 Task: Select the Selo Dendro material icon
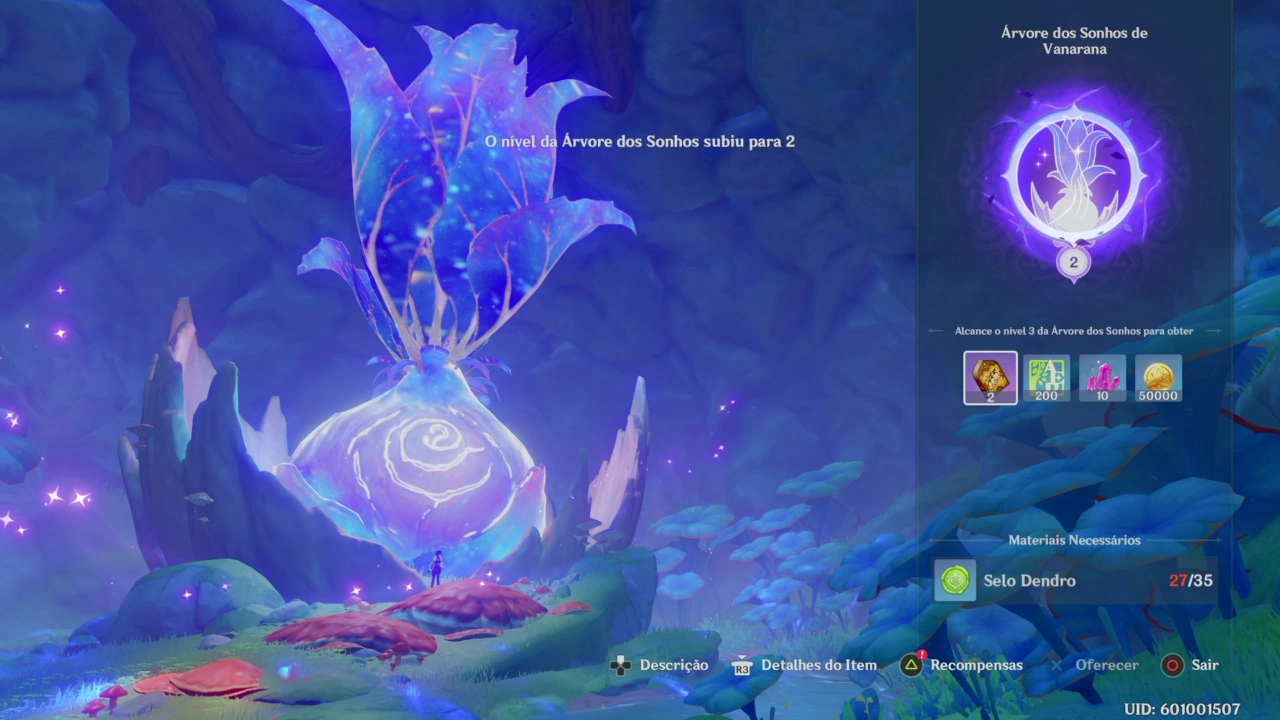tap(955, 580)
